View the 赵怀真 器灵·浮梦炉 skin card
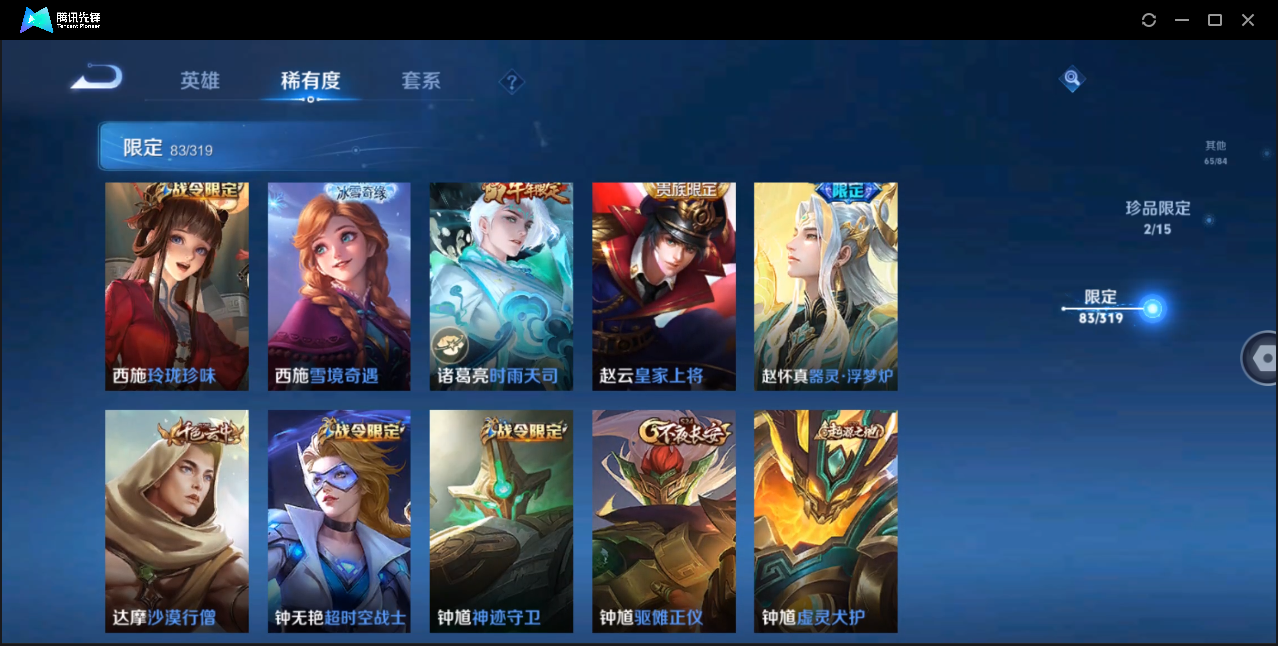The image size is (1278, 646). 825,286
